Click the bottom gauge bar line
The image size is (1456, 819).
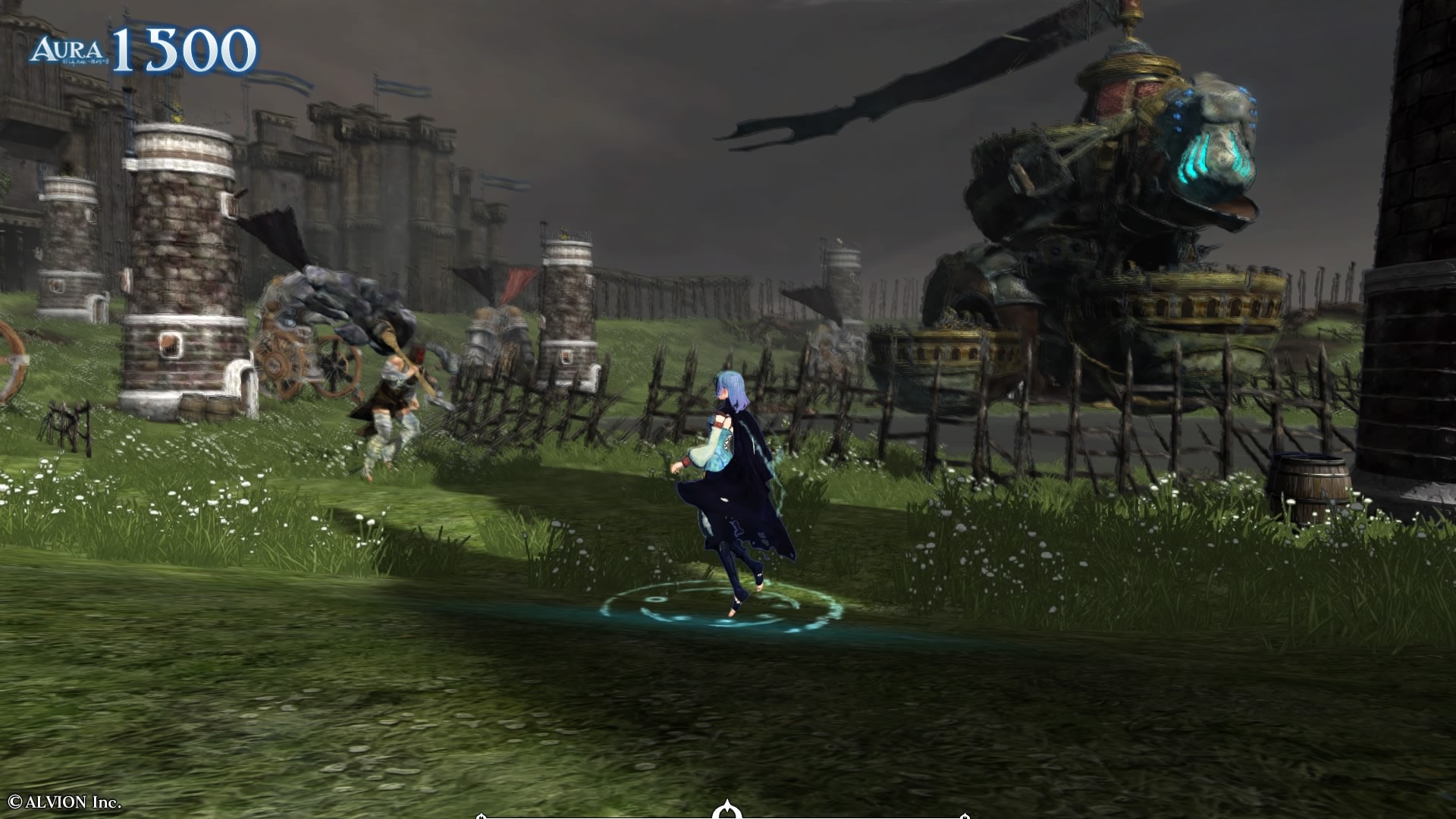[607, 815]
